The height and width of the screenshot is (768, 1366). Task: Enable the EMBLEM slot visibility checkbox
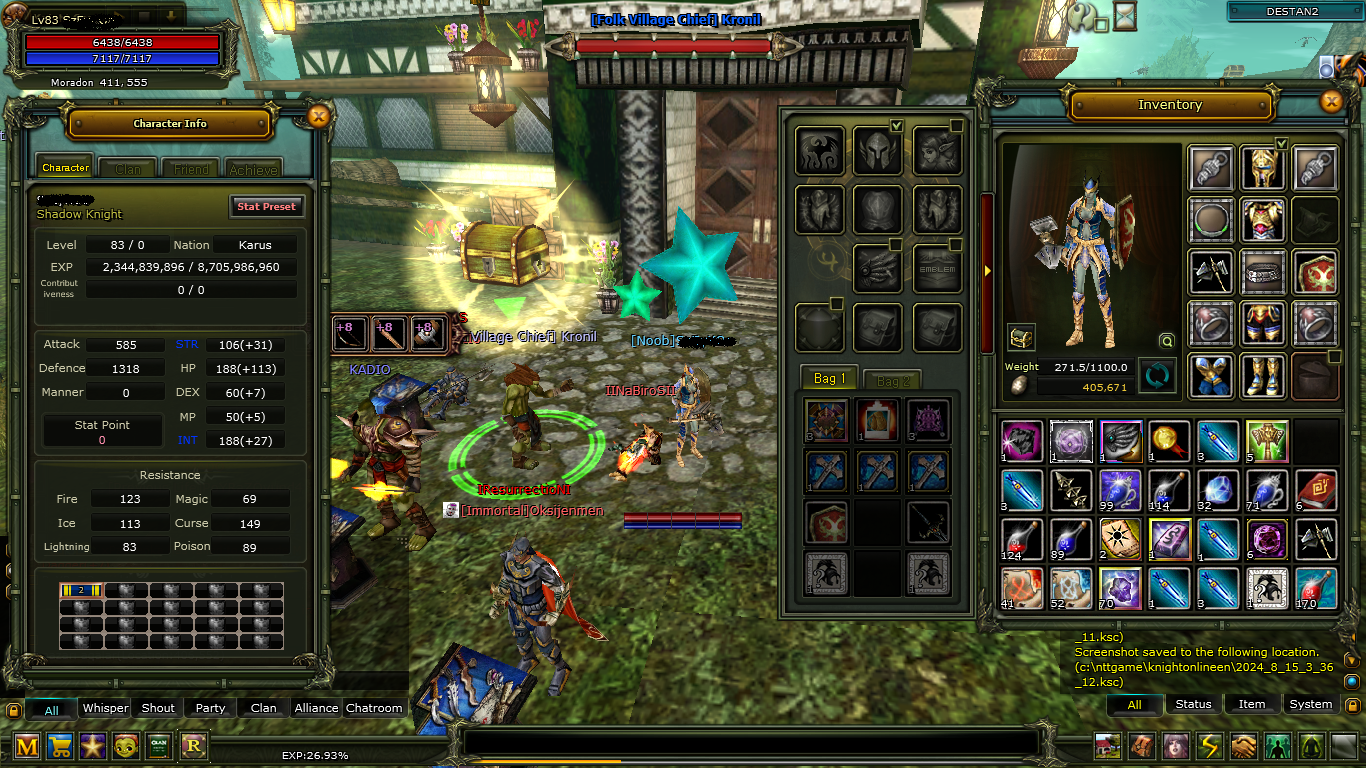(955, 243)
